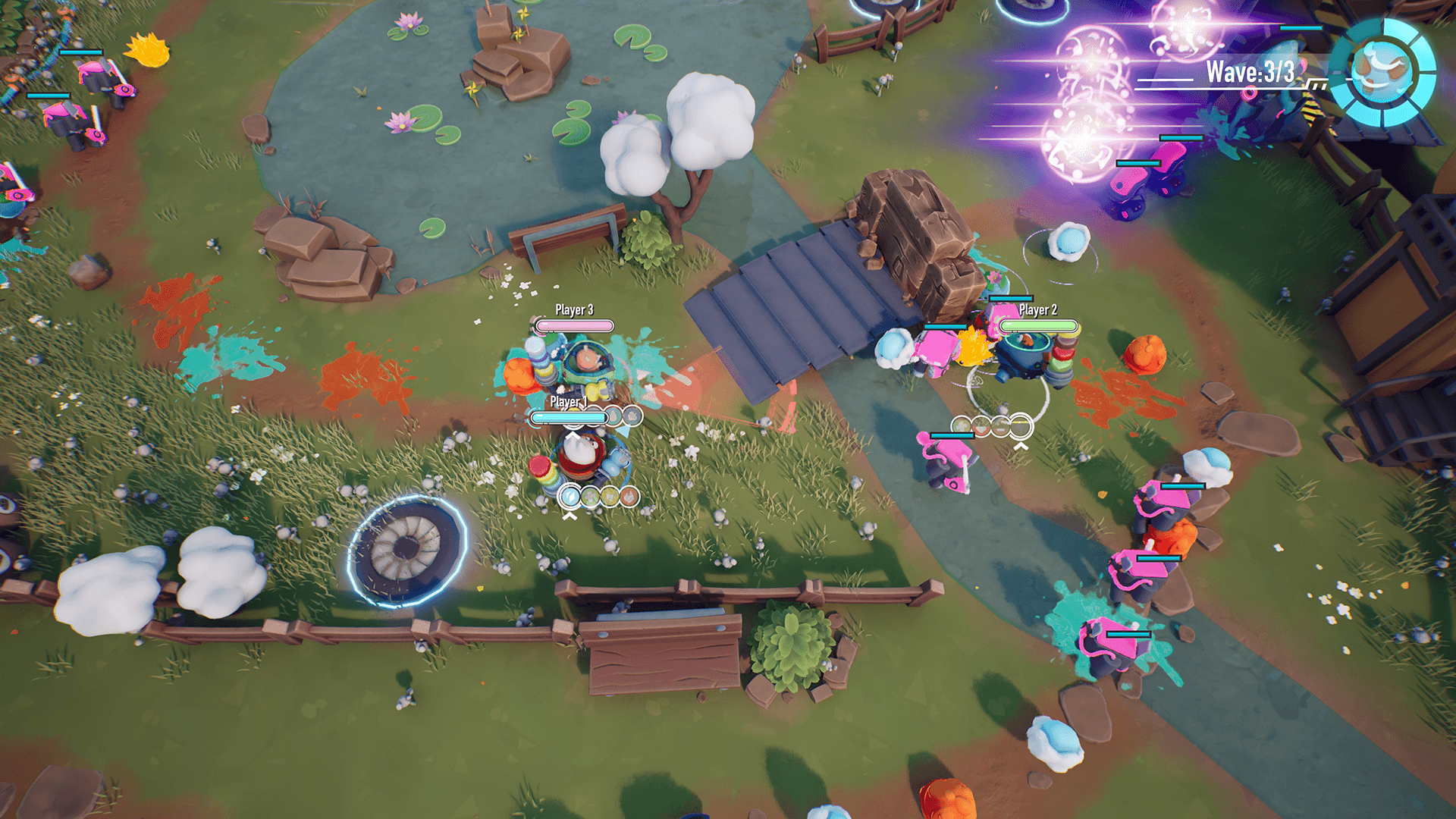Select Player 1's green cloud ability icon
Screen dimensions: 1456x819
click(x=590, y=497)
